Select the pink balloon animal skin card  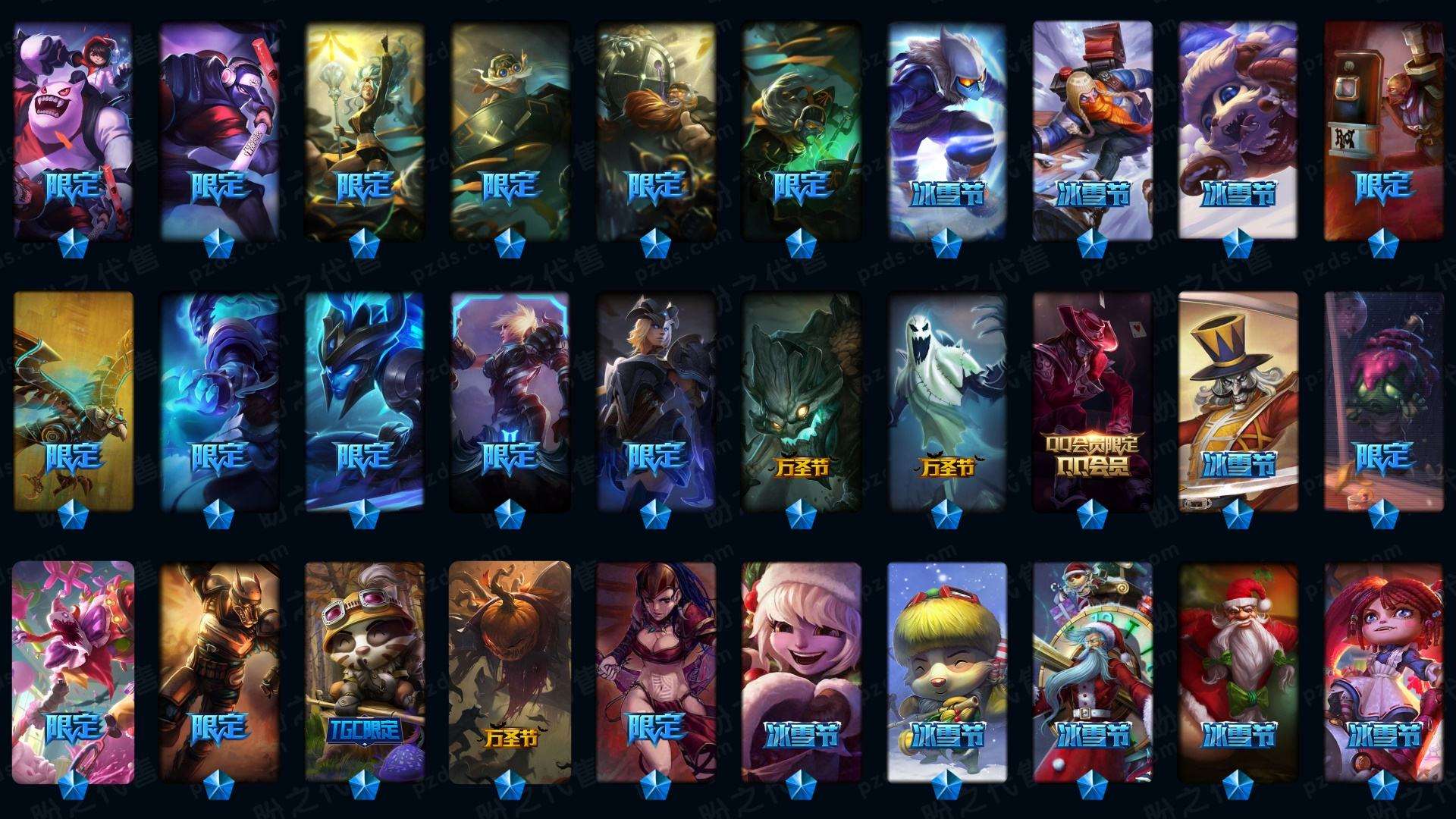[x=73, y=671]
